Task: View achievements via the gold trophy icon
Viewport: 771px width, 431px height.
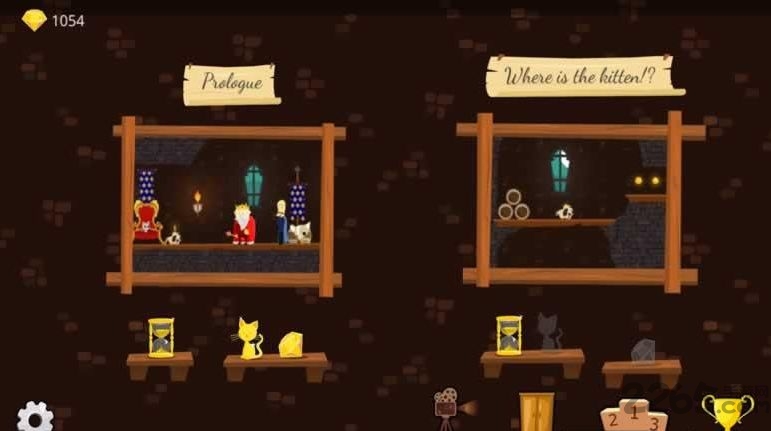Action: pyautogui.click(x=727, y=412)
